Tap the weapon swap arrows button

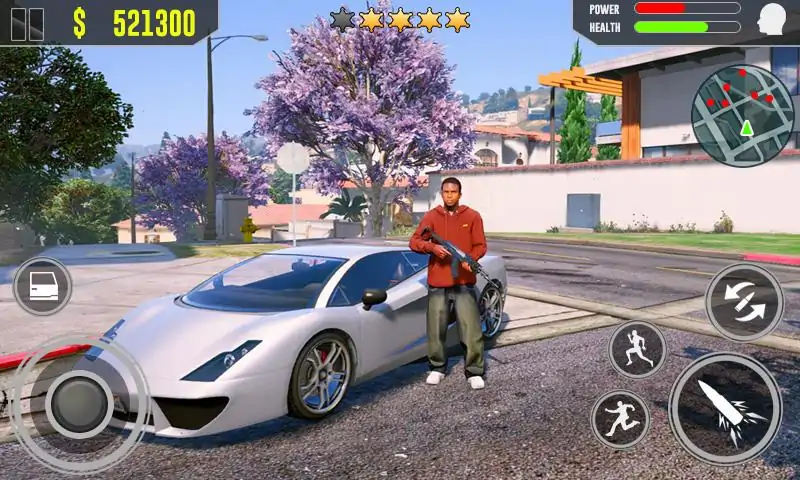744,302
